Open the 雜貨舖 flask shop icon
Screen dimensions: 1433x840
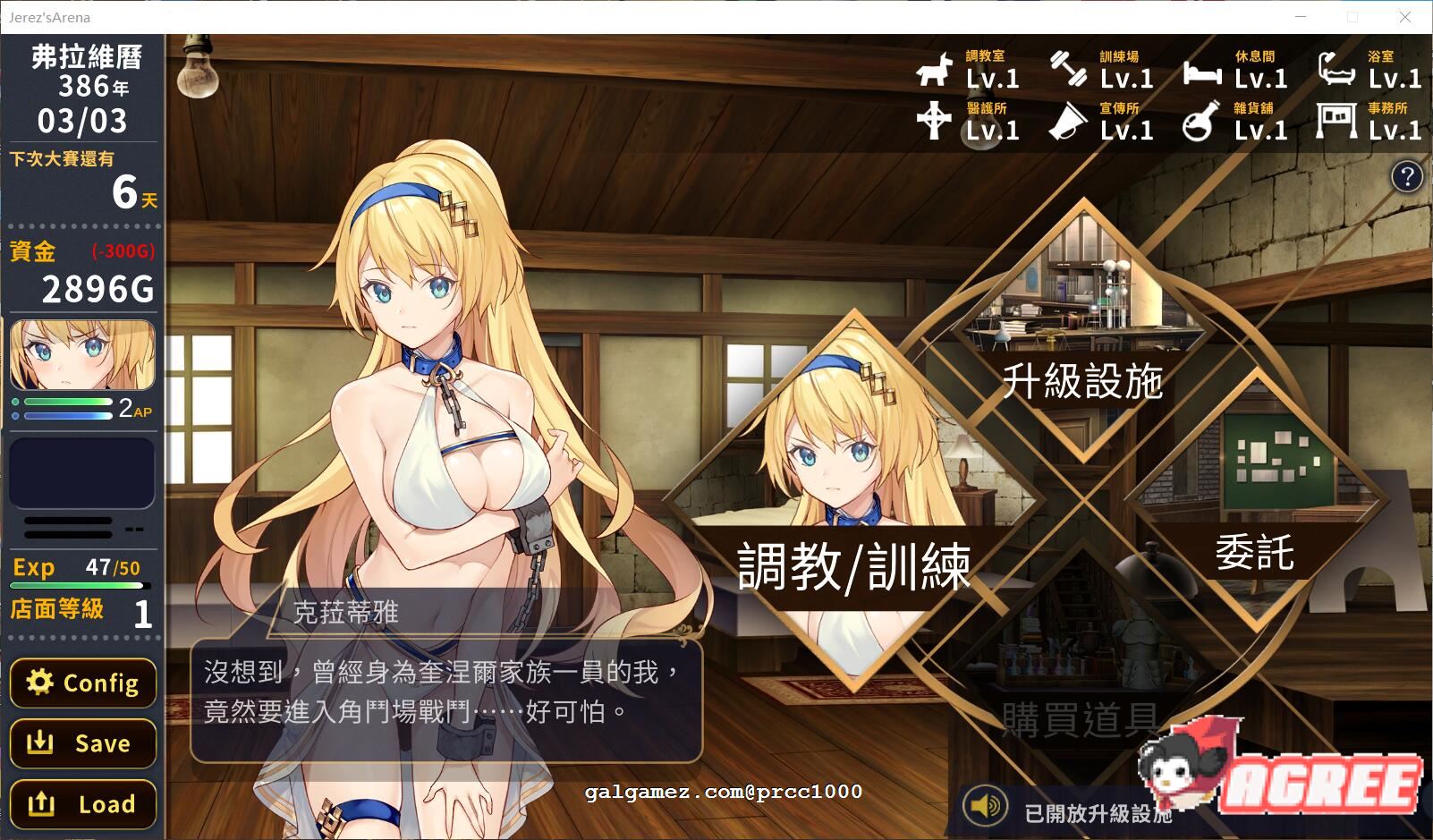[1199, 125]
